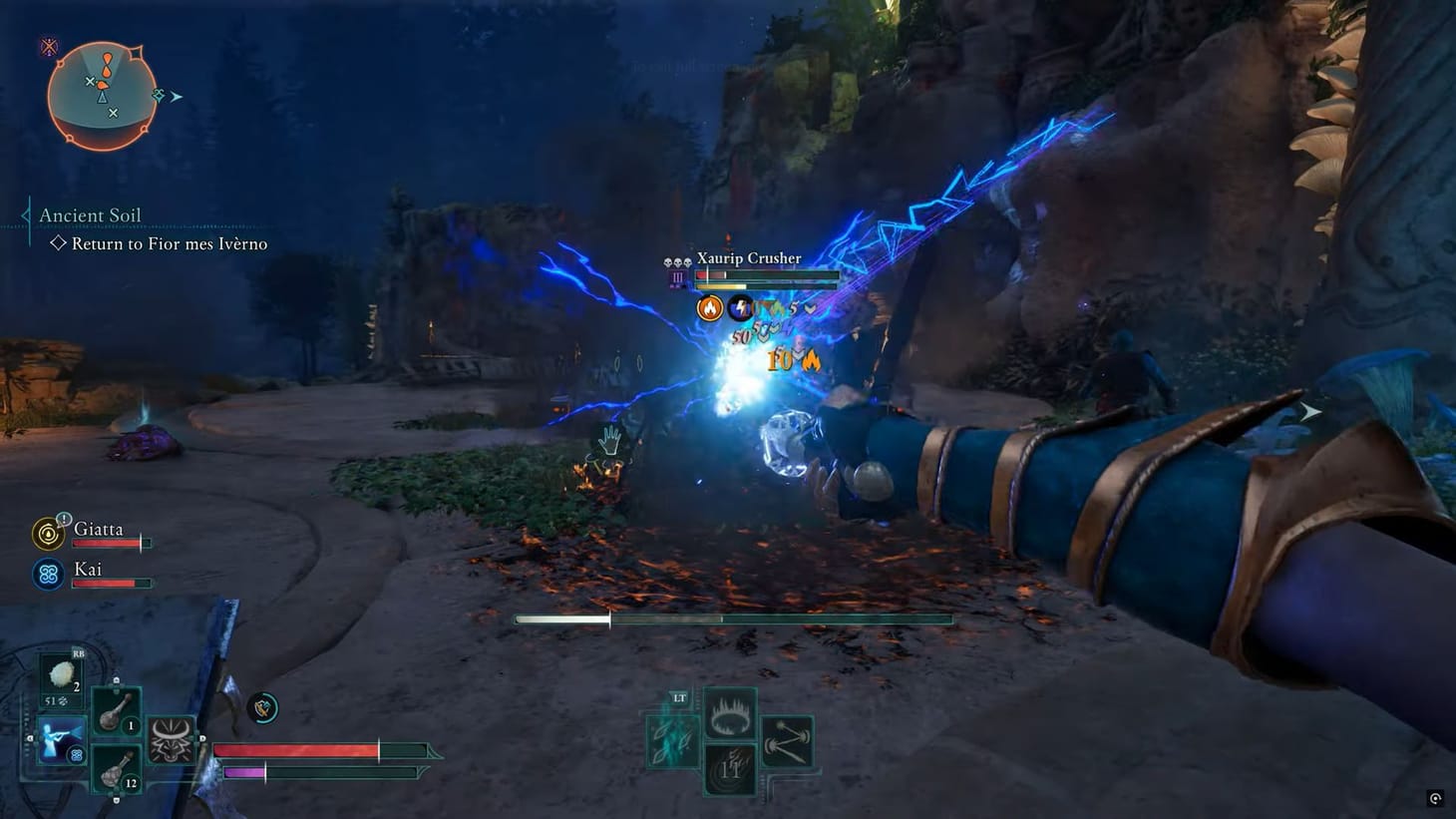Image resolution: width=1456 pixels, height=819 pixels.
Task: Cast the chilling vines spell on the left
Action: pos(671,743)
